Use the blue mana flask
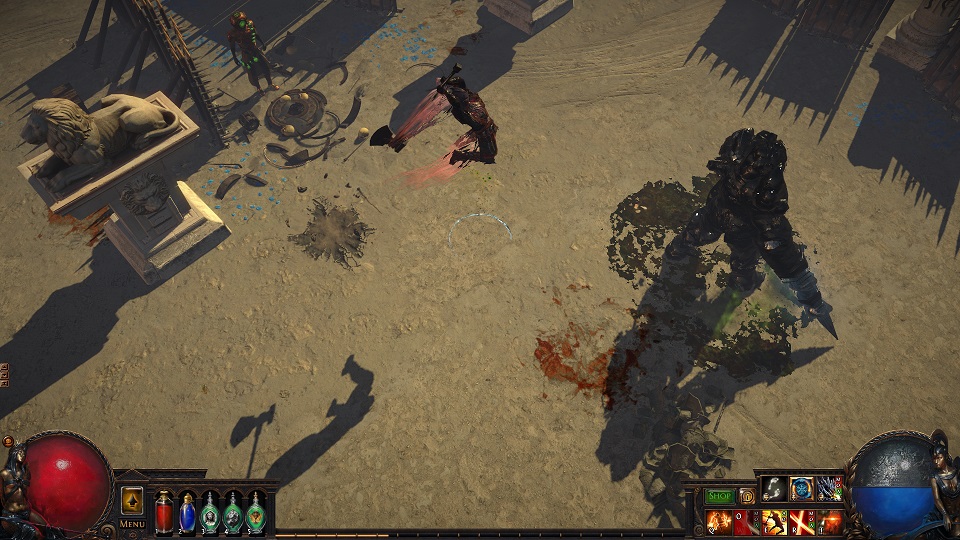The width and height of the screenshot is (960, 540). [187, 513]
